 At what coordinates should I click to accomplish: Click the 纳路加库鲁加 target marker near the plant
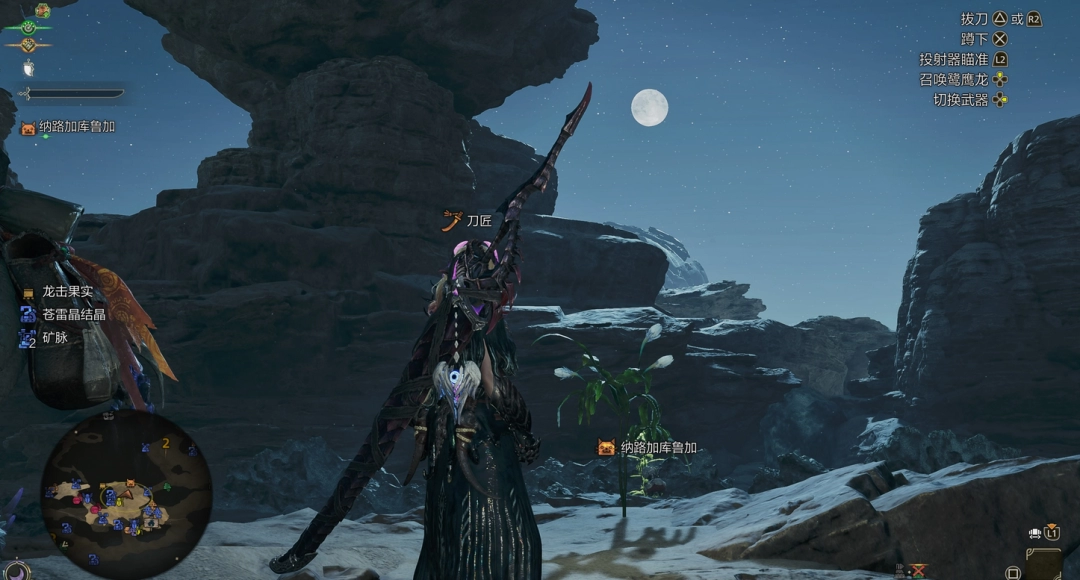658,448
